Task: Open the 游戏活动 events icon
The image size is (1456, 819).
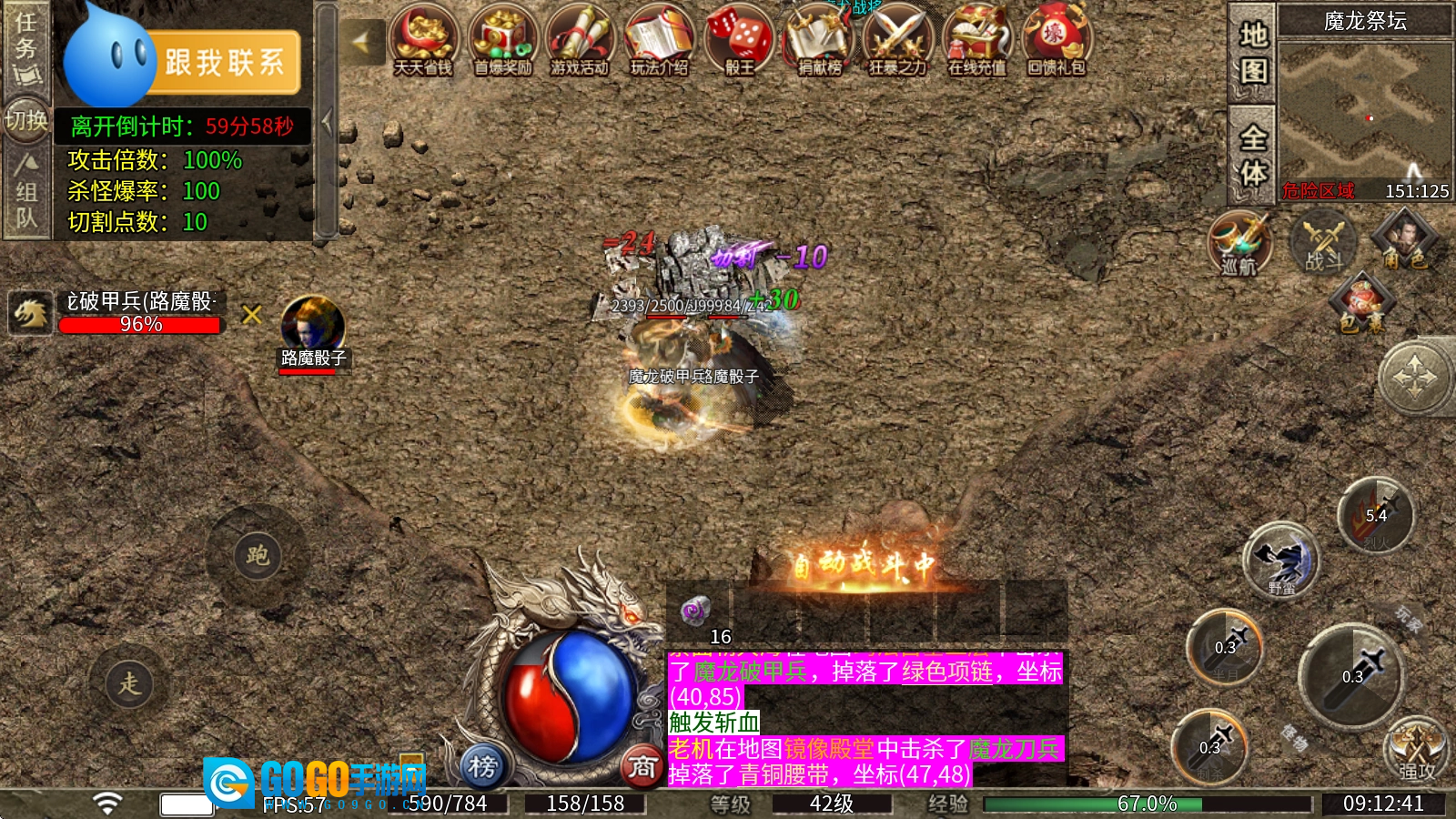Action: (x=580, y=41)
